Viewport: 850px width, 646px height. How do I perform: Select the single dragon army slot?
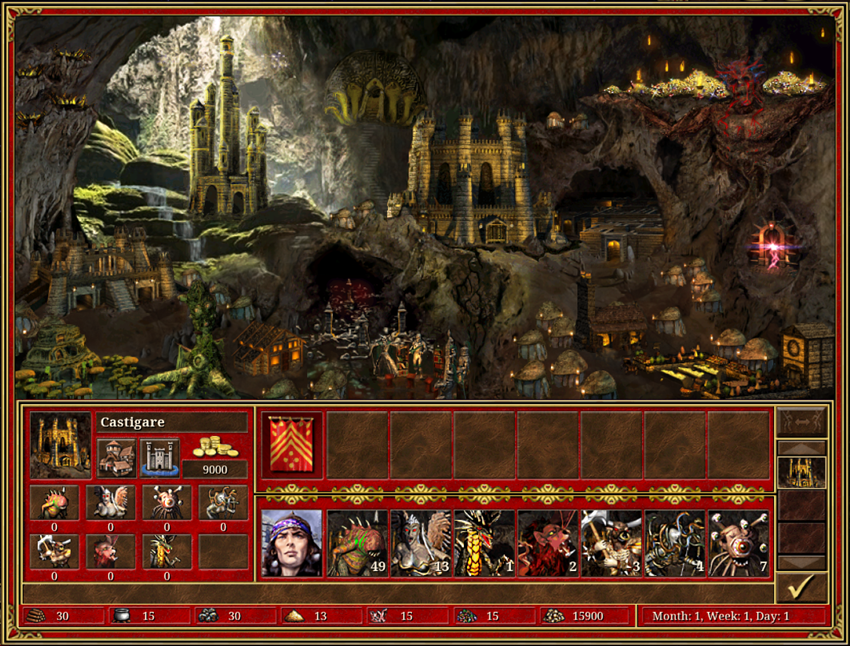click(484, 543)
